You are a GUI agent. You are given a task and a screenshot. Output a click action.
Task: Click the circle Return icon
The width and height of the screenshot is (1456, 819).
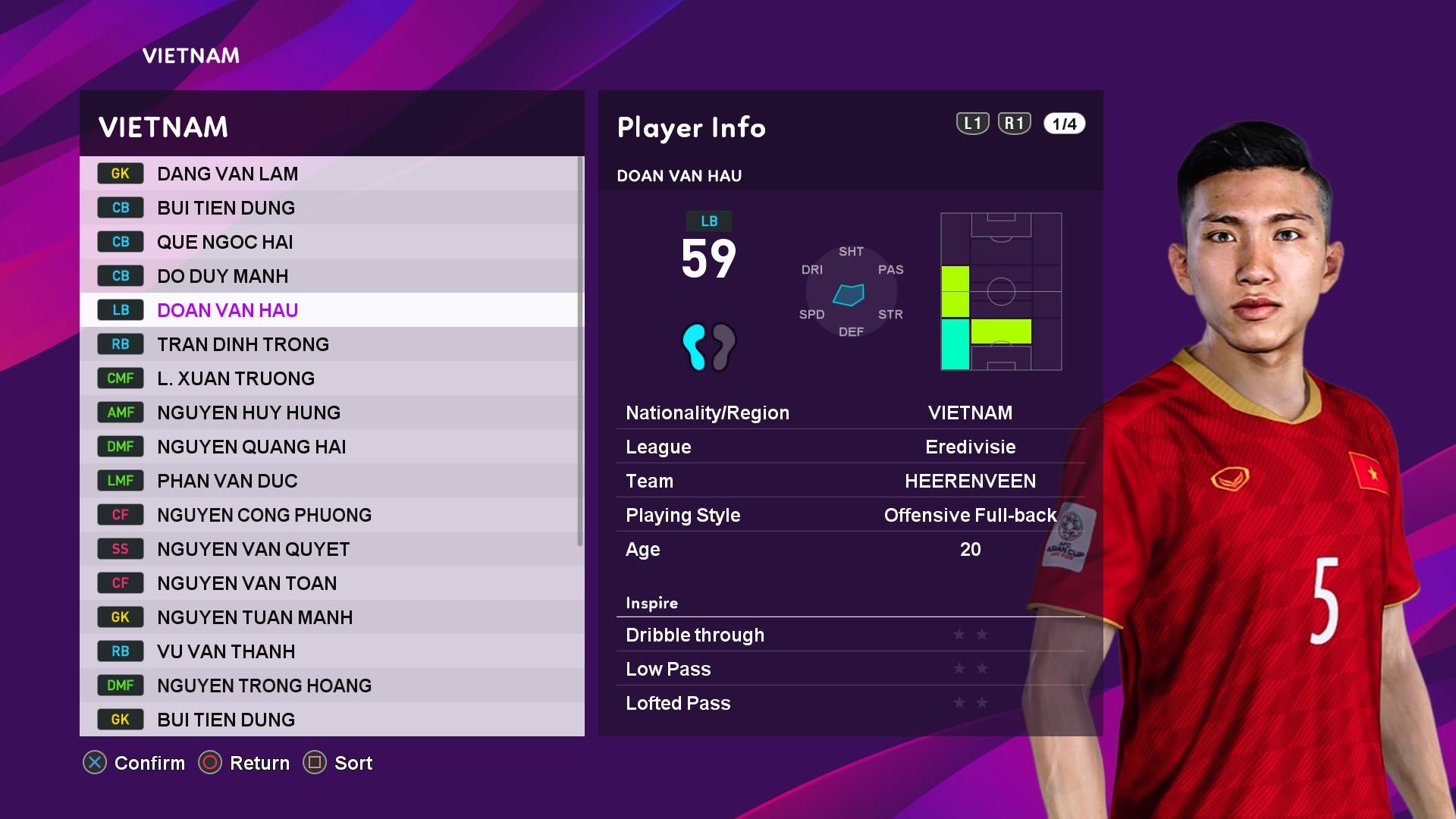click(212, 764)
